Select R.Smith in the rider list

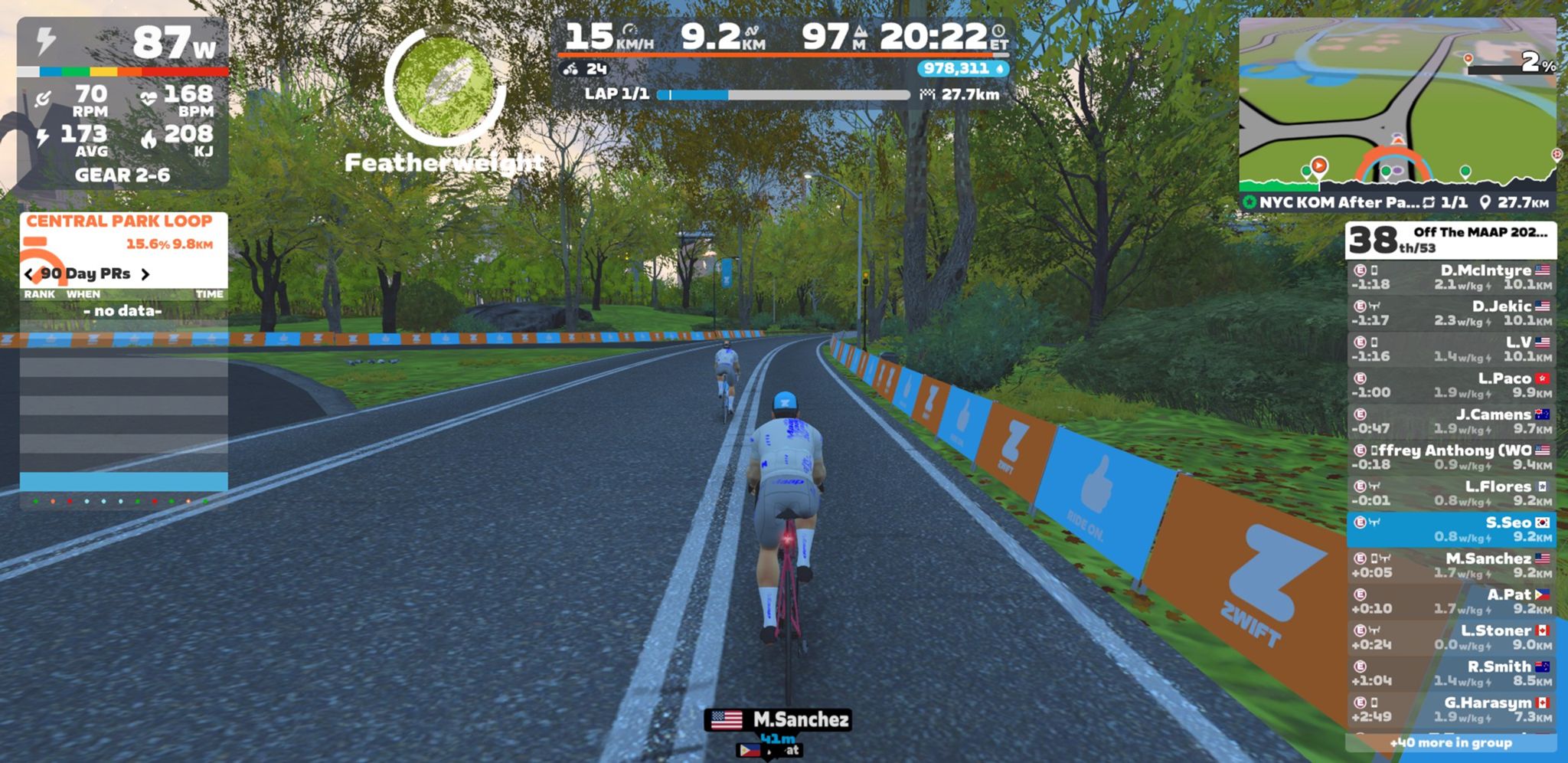(1451, 673)
